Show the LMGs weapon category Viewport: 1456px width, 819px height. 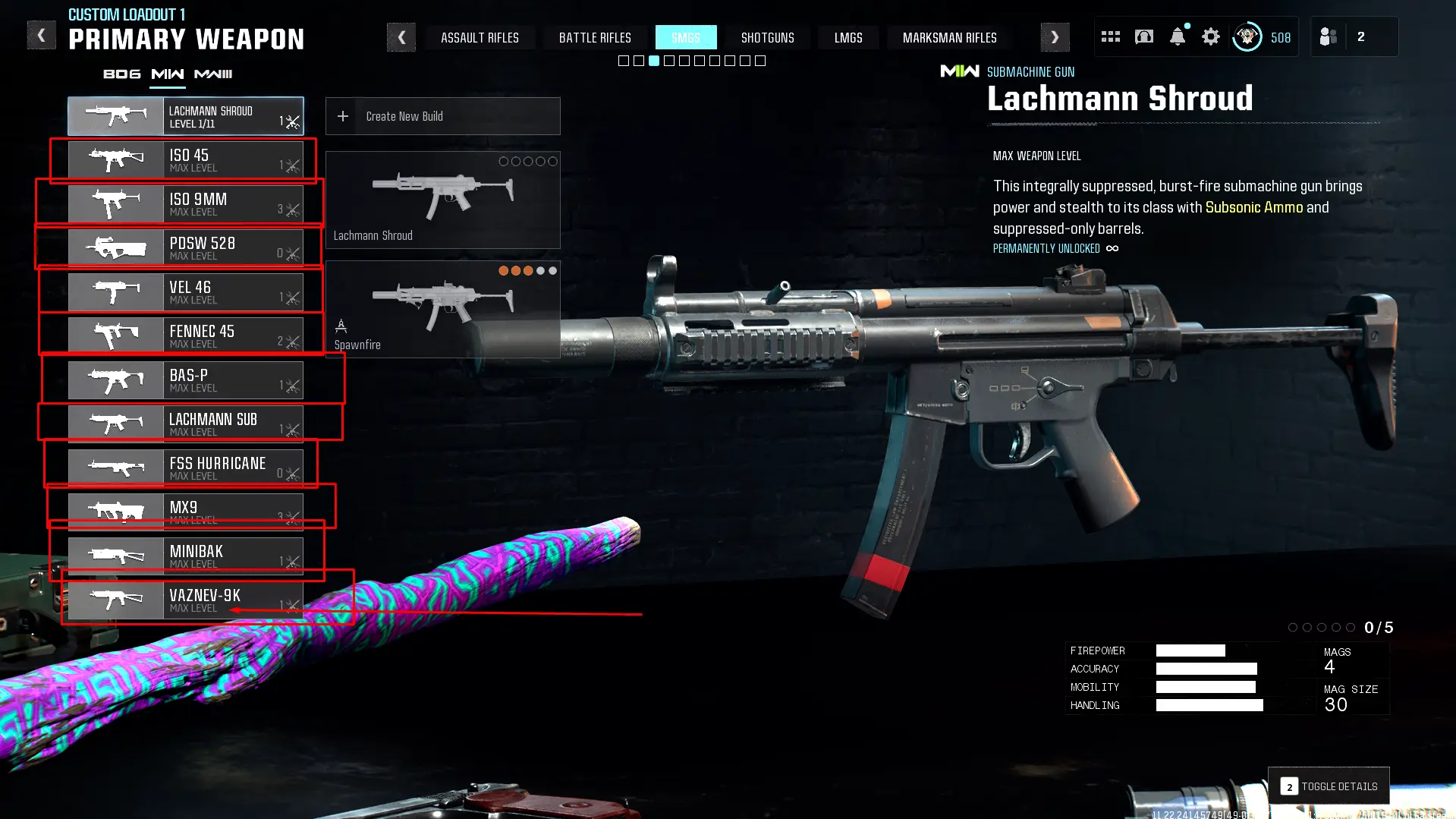(847, 37)
